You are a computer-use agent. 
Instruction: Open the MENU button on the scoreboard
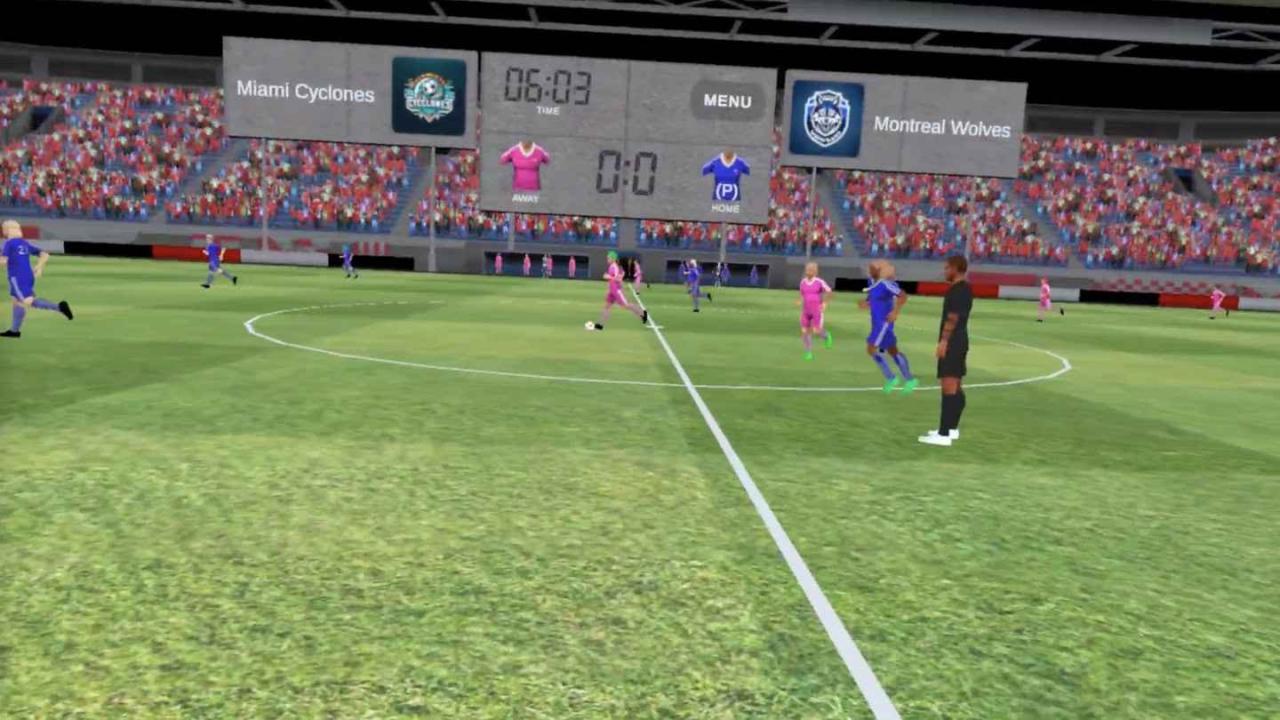[x=727, y=100]
